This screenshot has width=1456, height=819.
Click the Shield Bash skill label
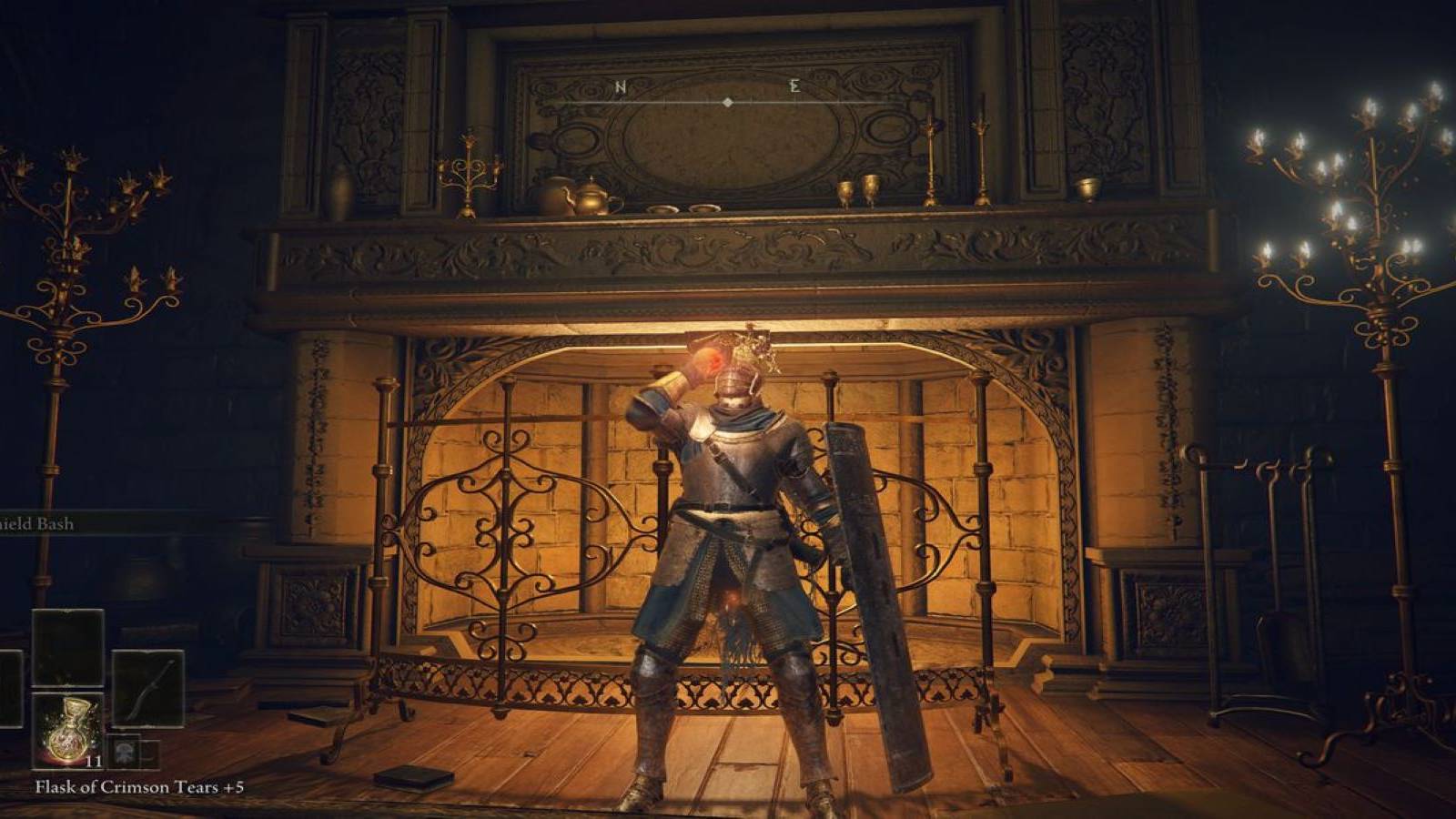[36, 524]
